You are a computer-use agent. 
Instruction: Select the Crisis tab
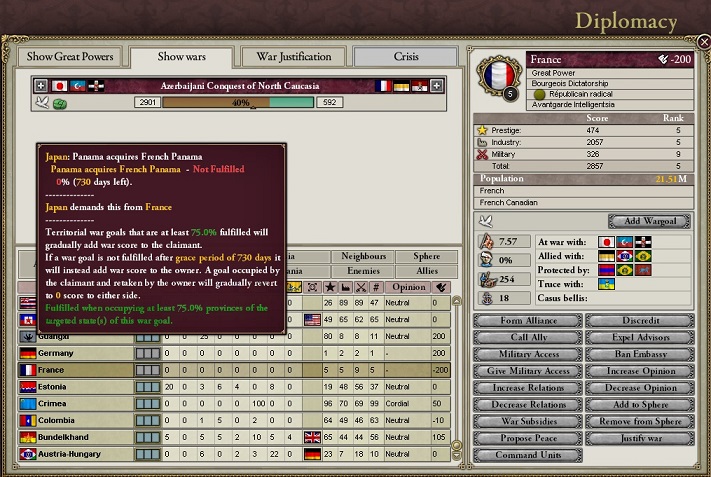(404, 57)
